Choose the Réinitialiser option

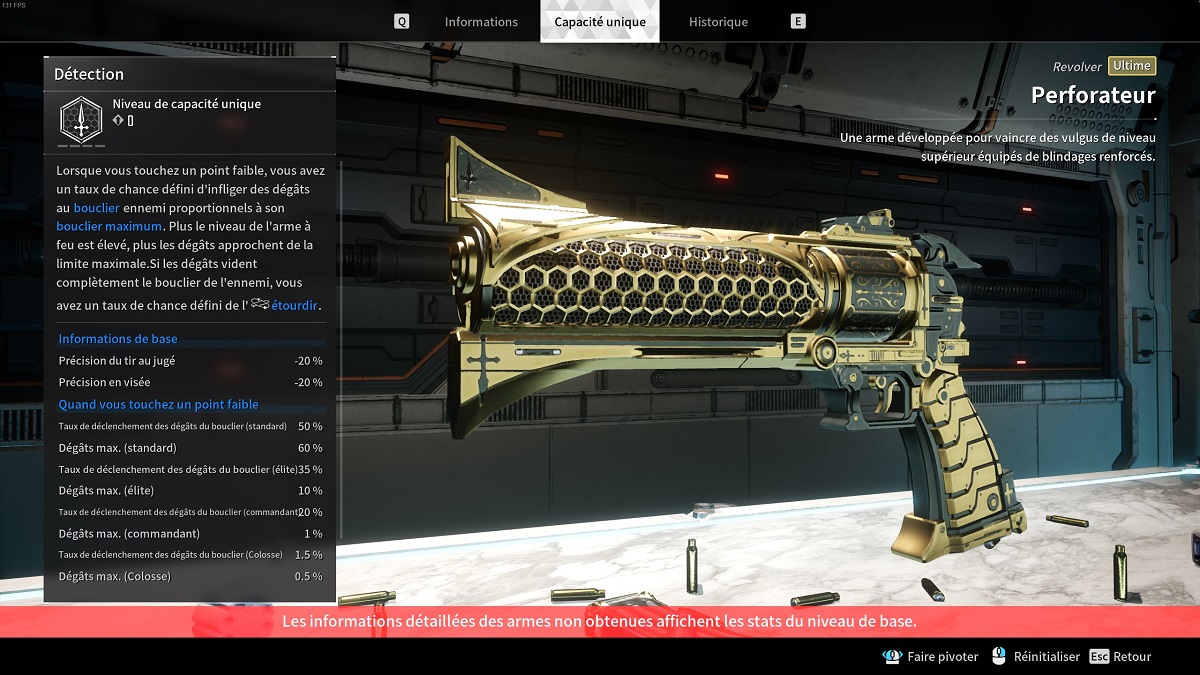point(1036,657)
